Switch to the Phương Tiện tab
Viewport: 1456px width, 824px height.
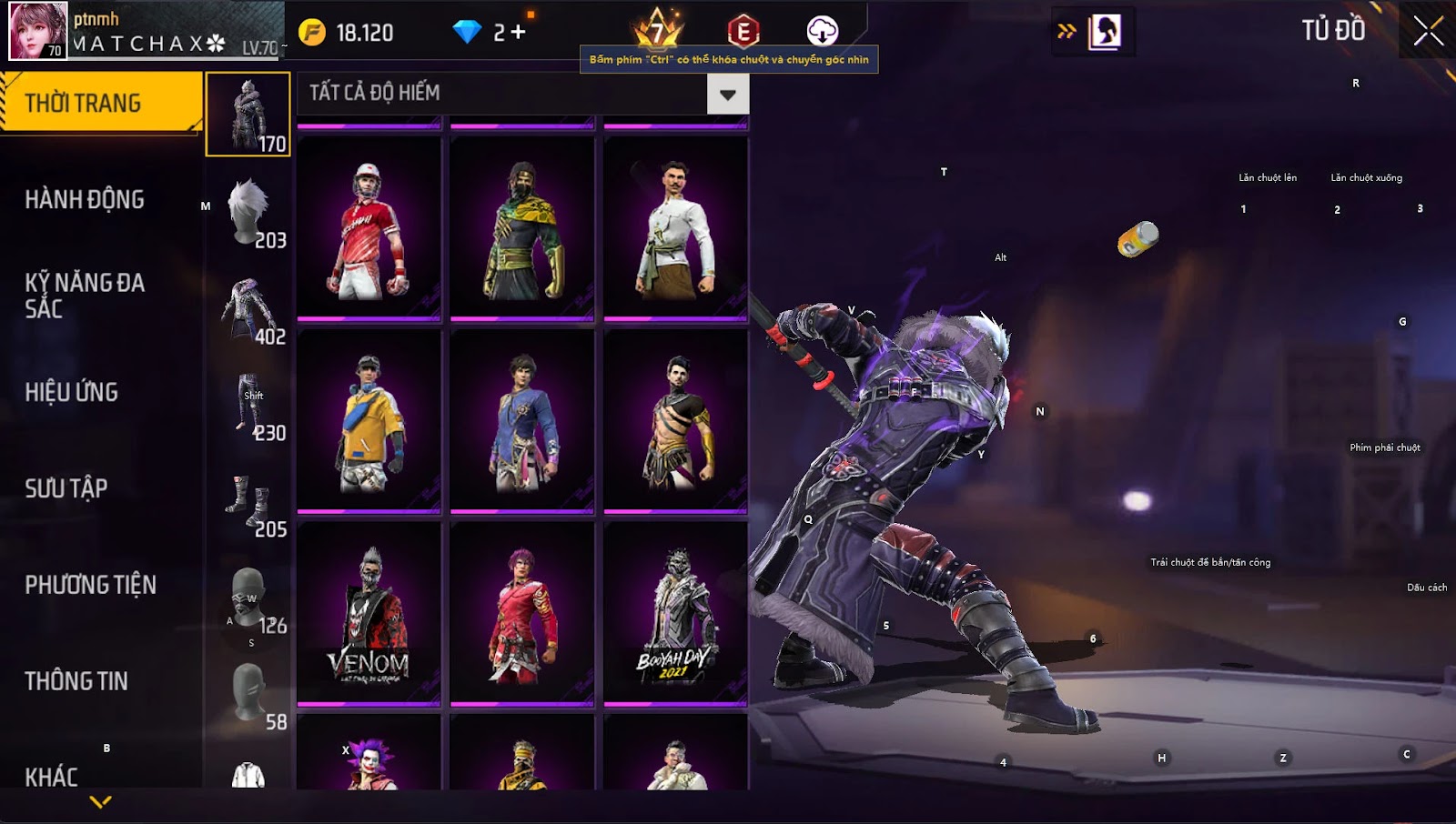pyautogui.click(x=91, y=585)
